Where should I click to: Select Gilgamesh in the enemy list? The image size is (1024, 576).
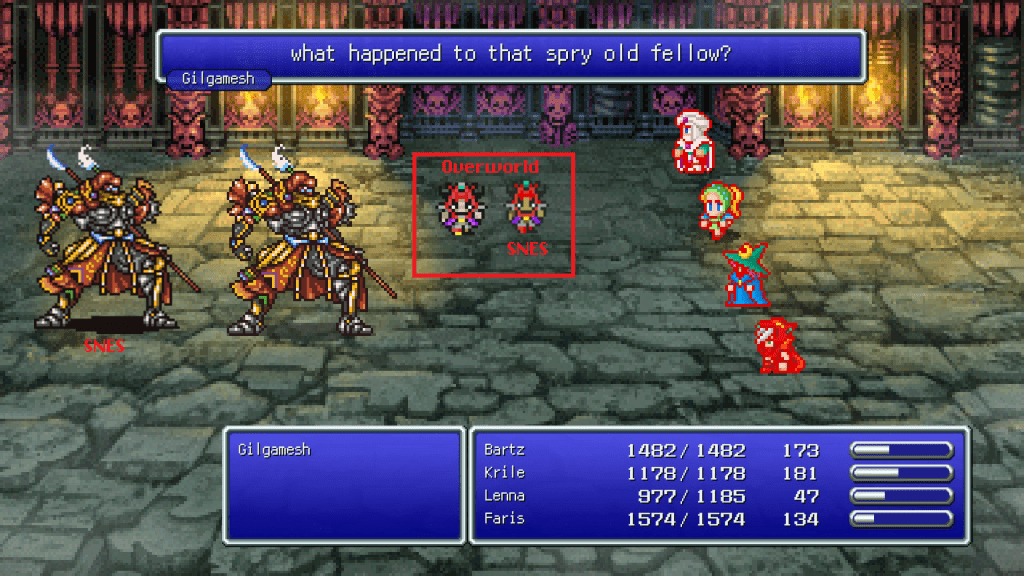[x=274, y=450]
